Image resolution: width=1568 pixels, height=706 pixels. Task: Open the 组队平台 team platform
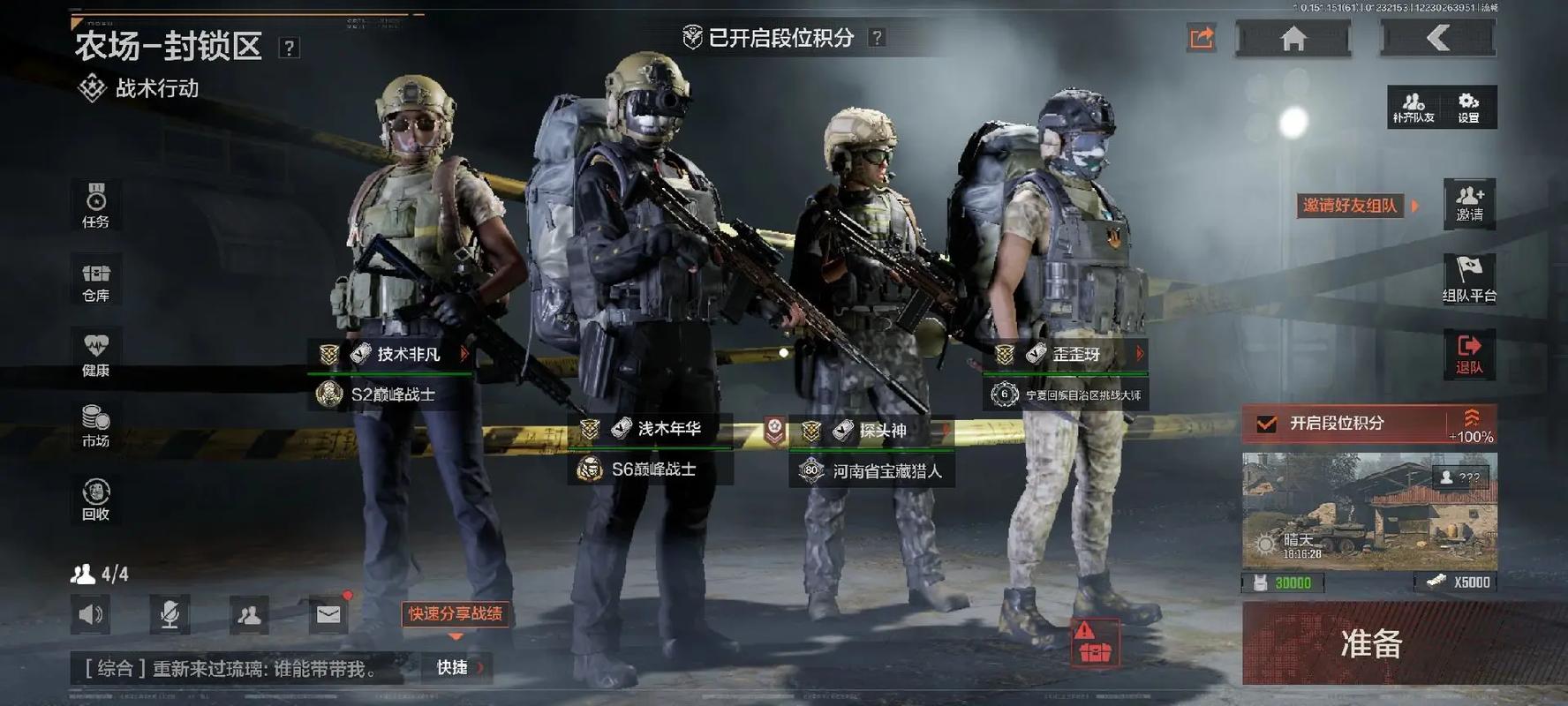coord(1469,279)
